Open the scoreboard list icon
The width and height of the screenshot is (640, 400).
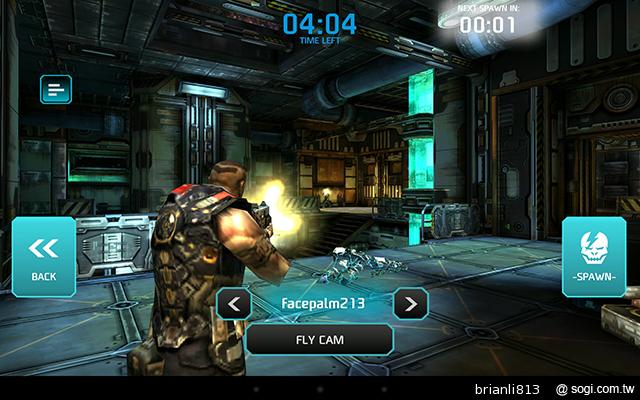[x=55, y=90]
